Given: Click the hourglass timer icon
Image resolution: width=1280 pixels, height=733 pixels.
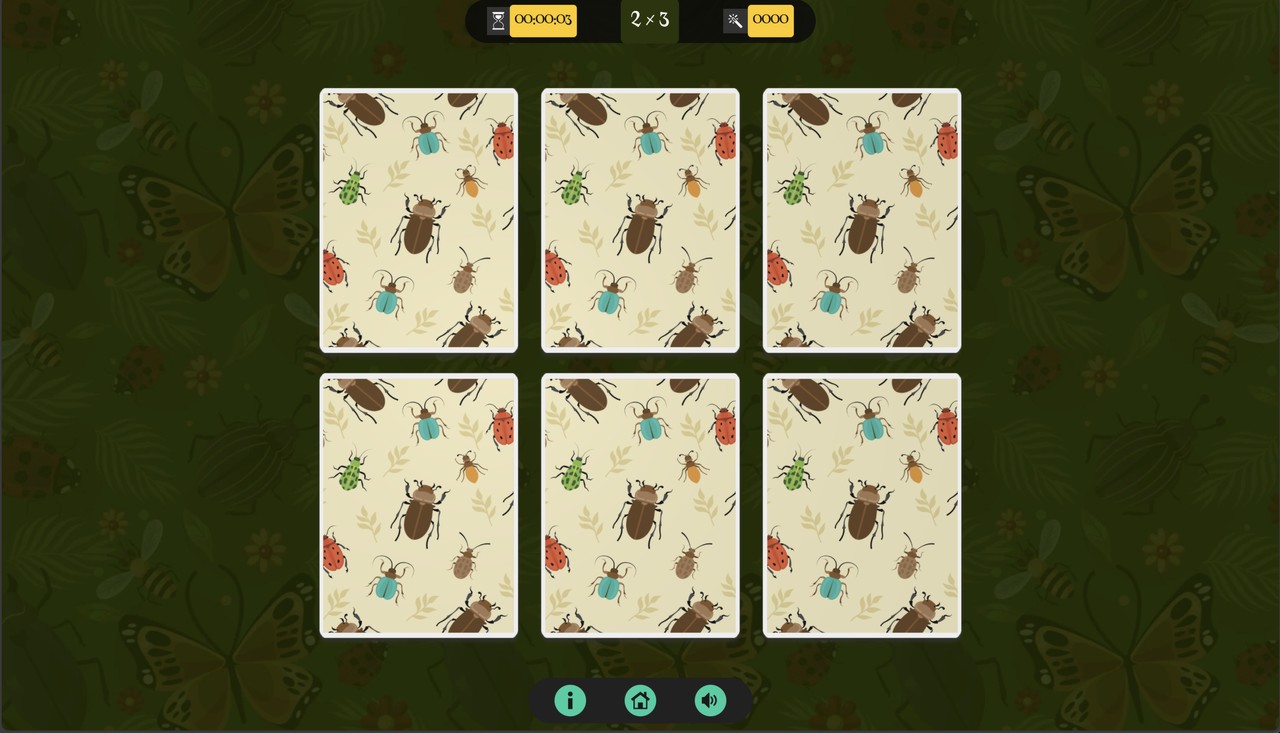Looking at the screenshot, I should point(497,20).
